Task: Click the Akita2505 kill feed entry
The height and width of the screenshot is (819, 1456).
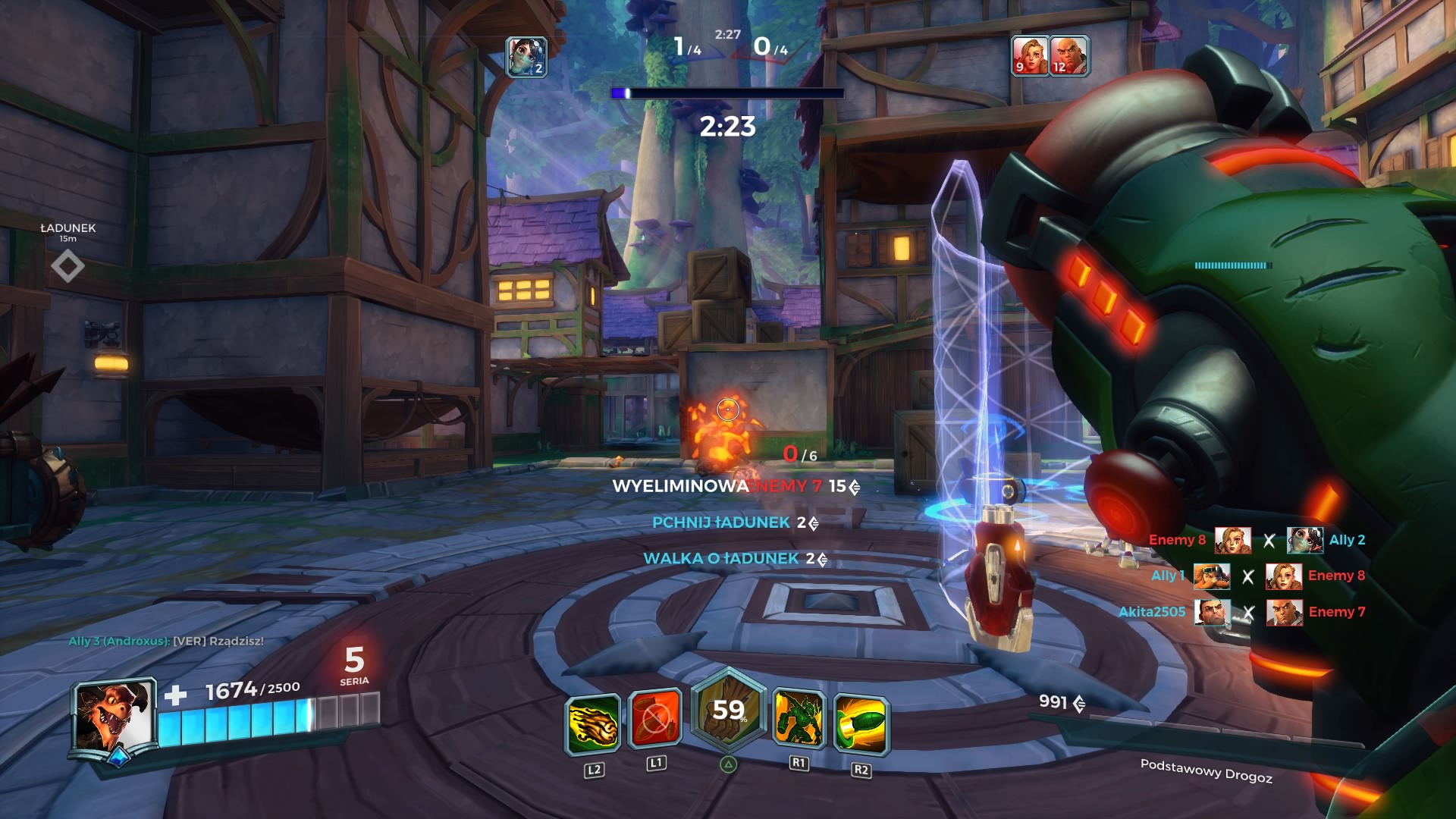Action: click(x=1151, y=612)
